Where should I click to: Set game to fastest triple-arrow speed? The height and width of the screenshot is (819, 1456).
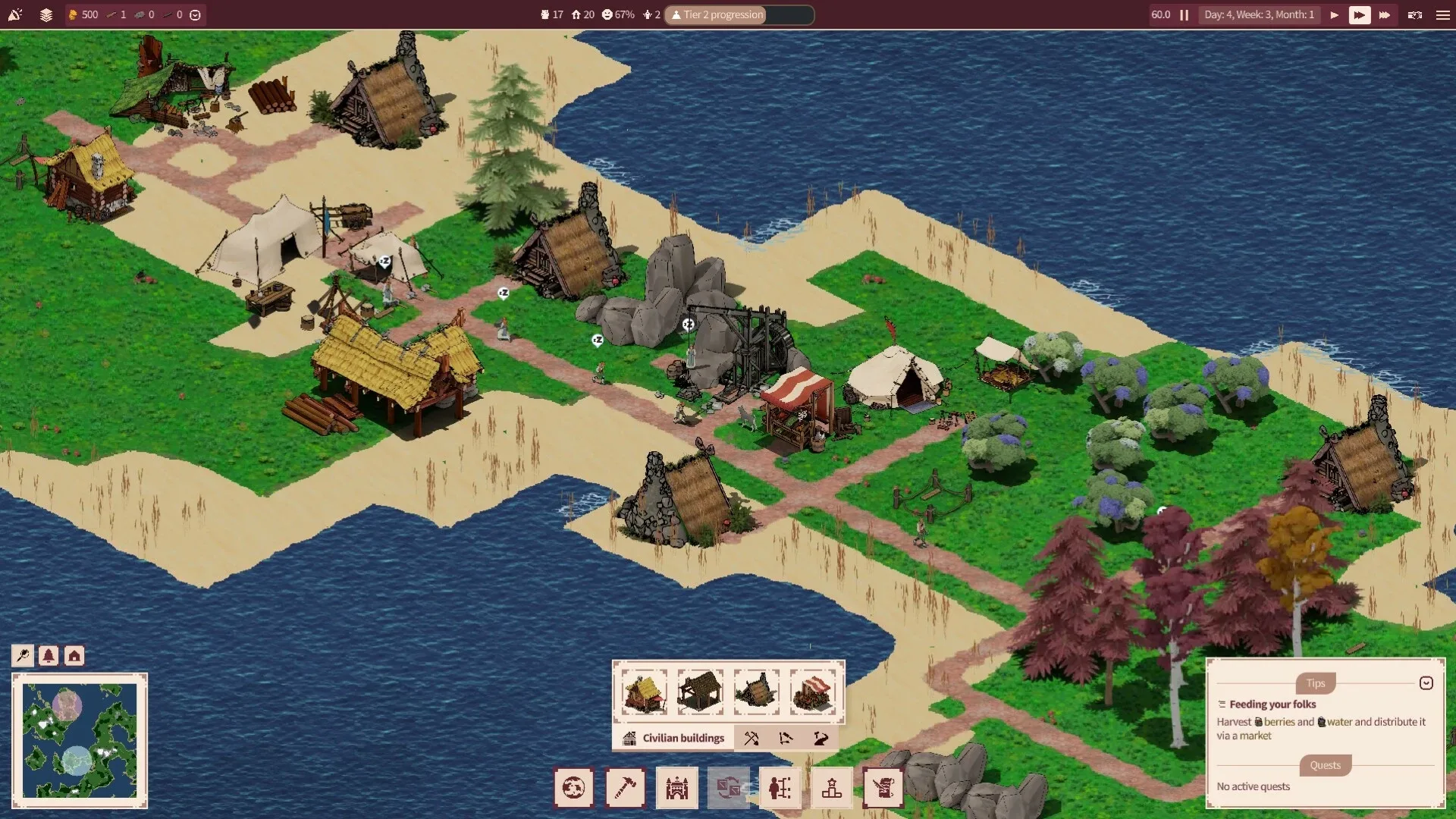tap(1384, 14)
